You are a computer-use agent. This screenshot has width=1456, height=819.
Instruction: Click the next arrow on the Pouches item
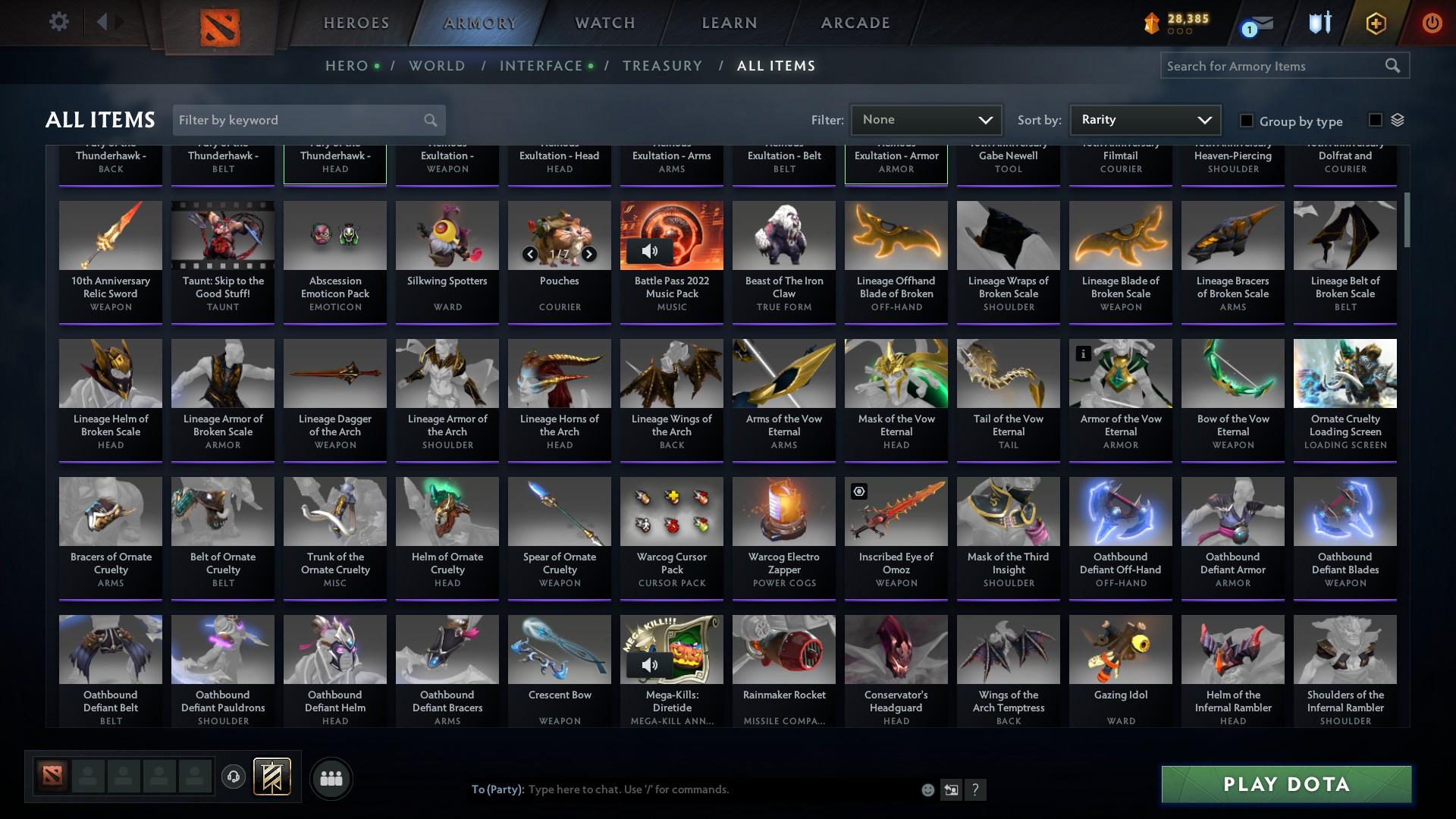(x=589, y=254)
